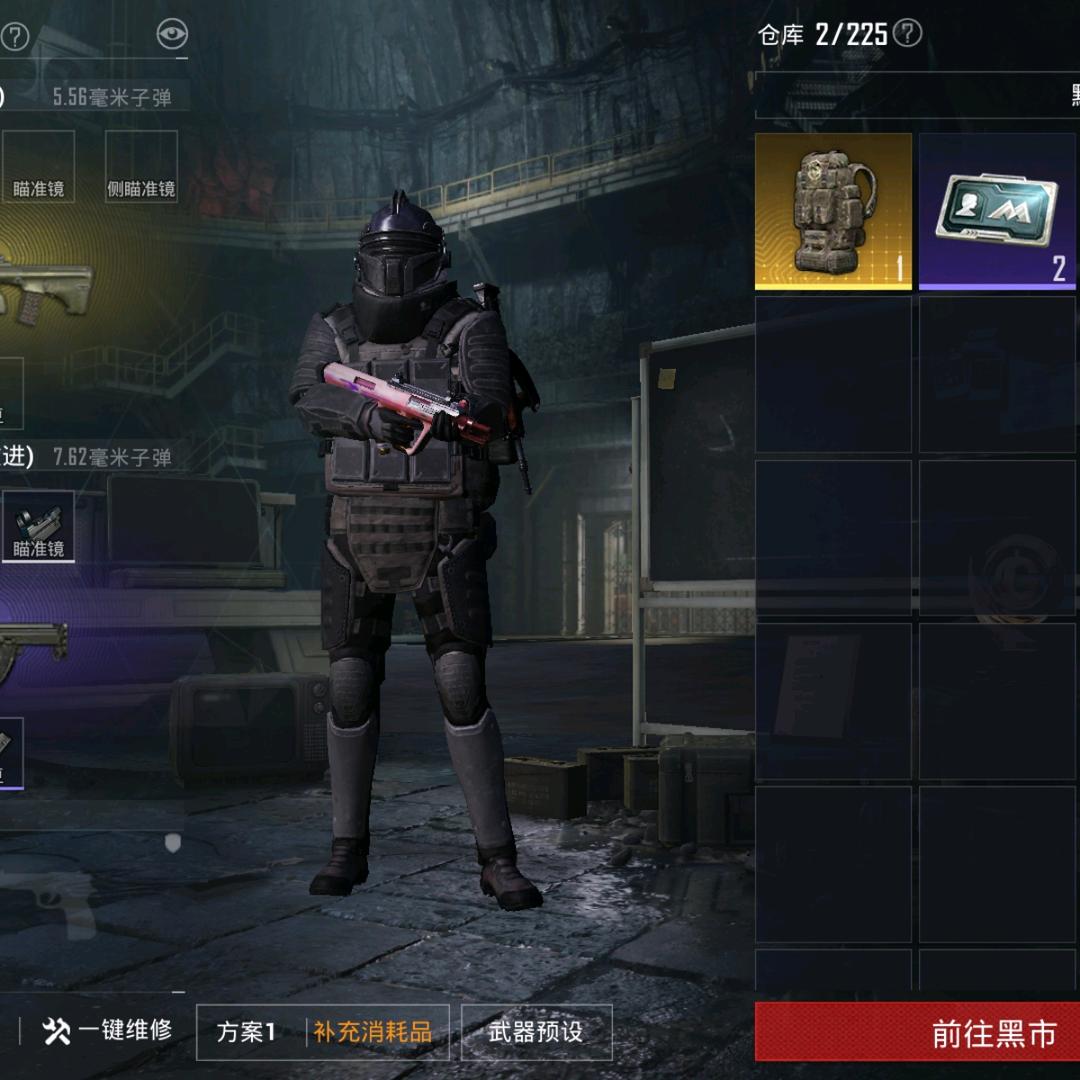1080x1080 pixels.
Task: Repair all gear with 一键维修
Action: [x=108, y=1031]
